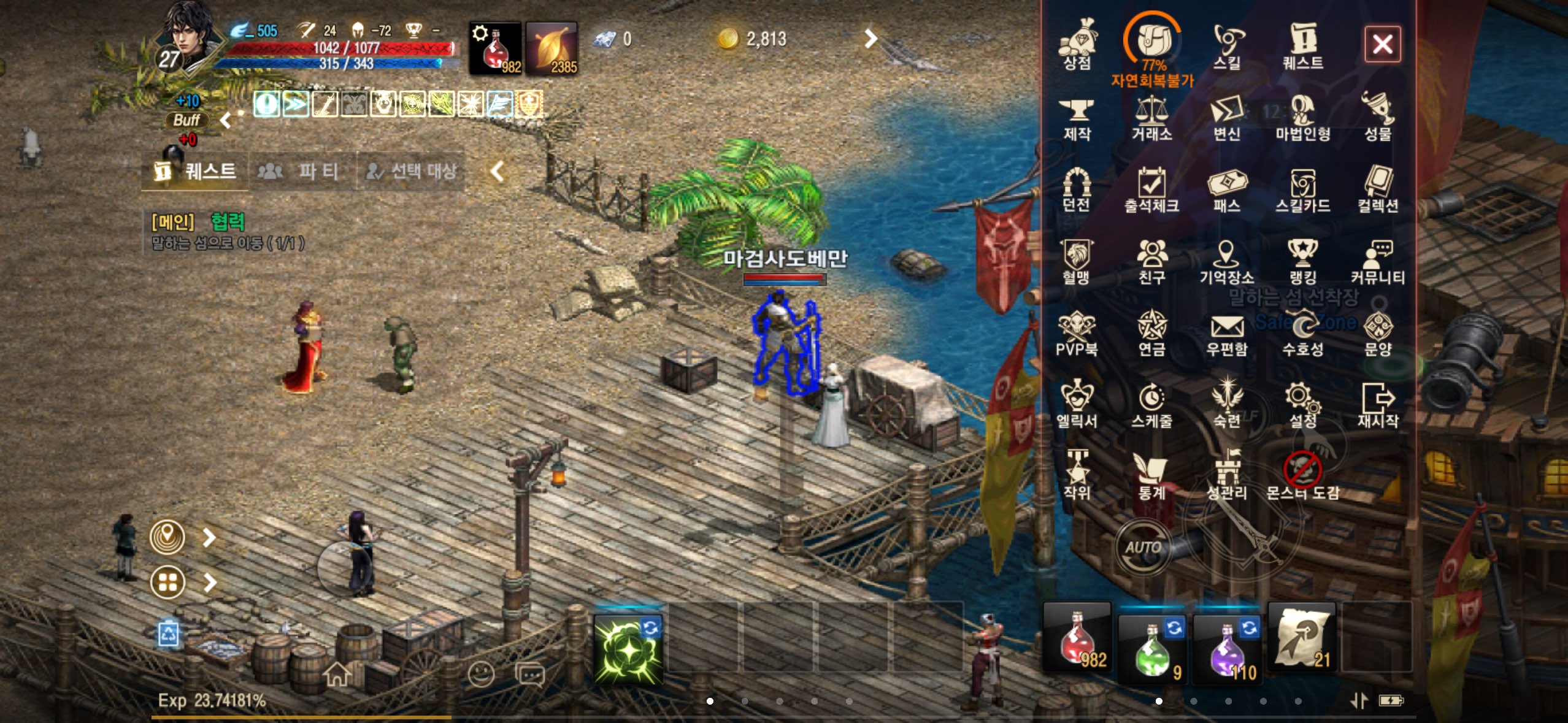Open the 우편함 mailbox

tap(1227, 334)
